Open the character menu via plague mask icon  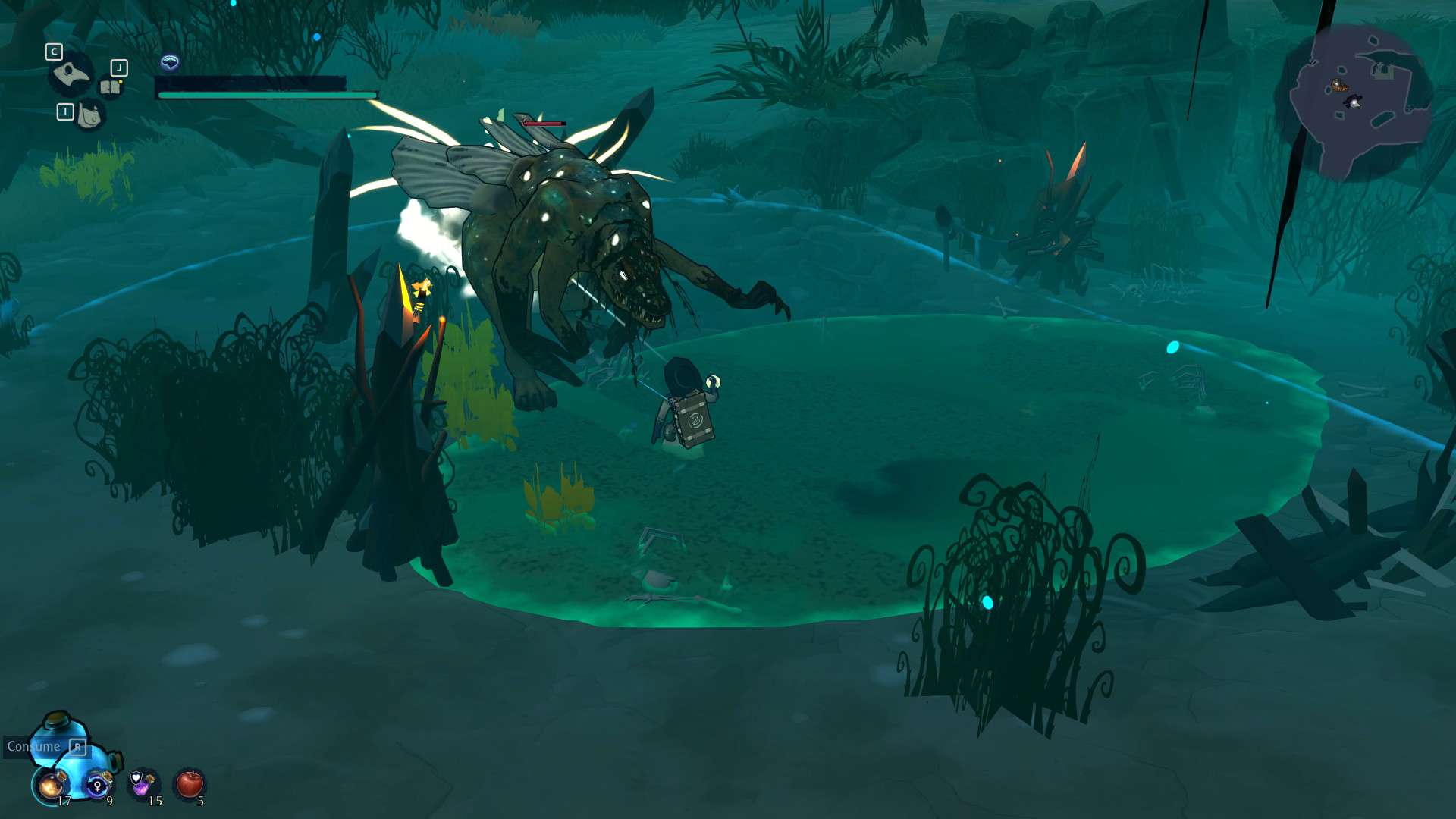(x=71, y=74)
